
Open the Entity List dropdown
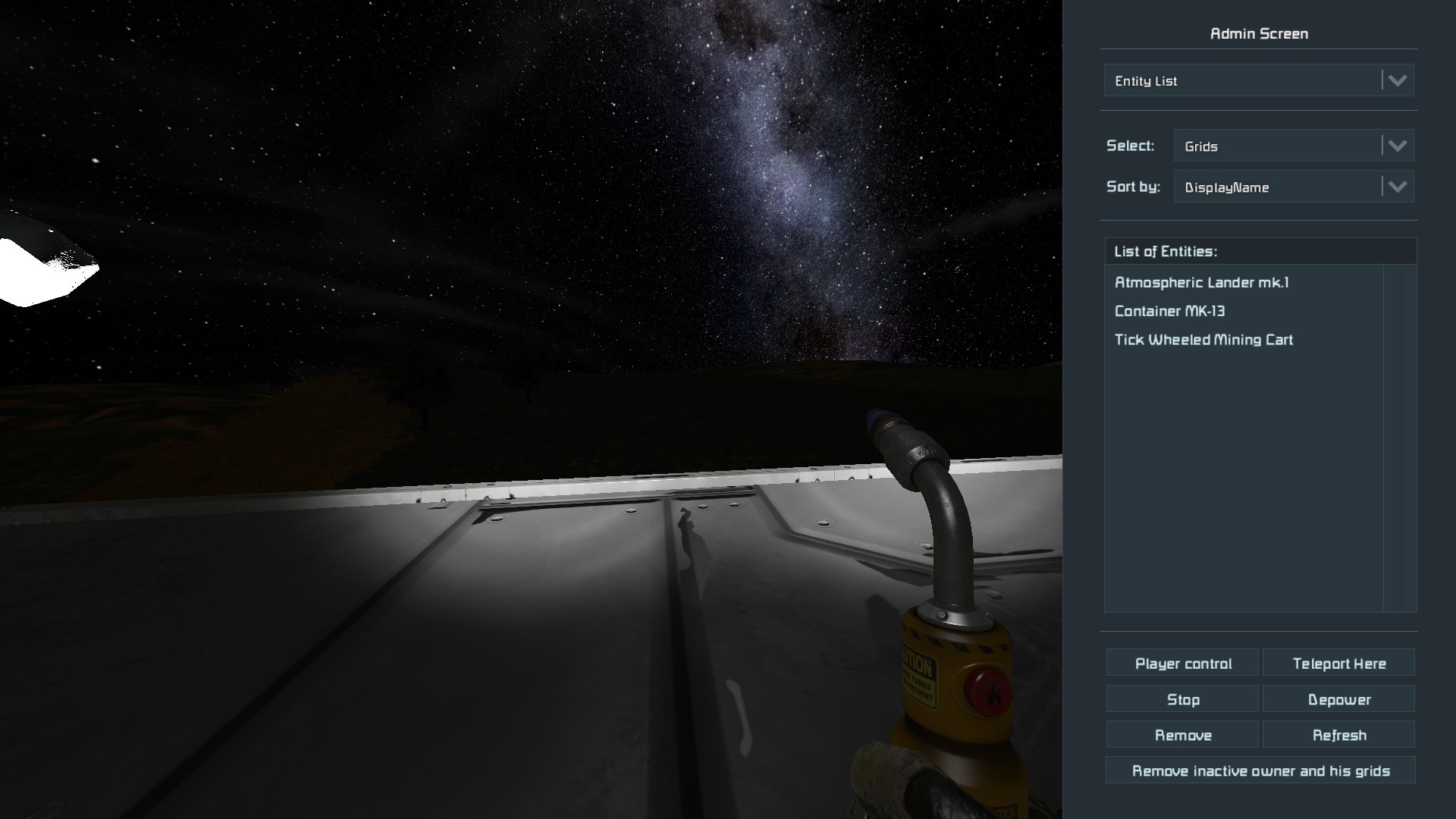(x=1259, y=80)
